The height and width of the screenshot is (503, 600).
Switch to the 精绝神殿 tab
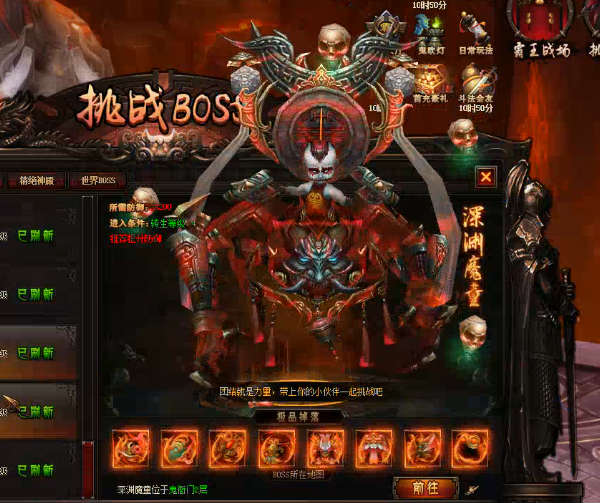click(x=42, y=180)
